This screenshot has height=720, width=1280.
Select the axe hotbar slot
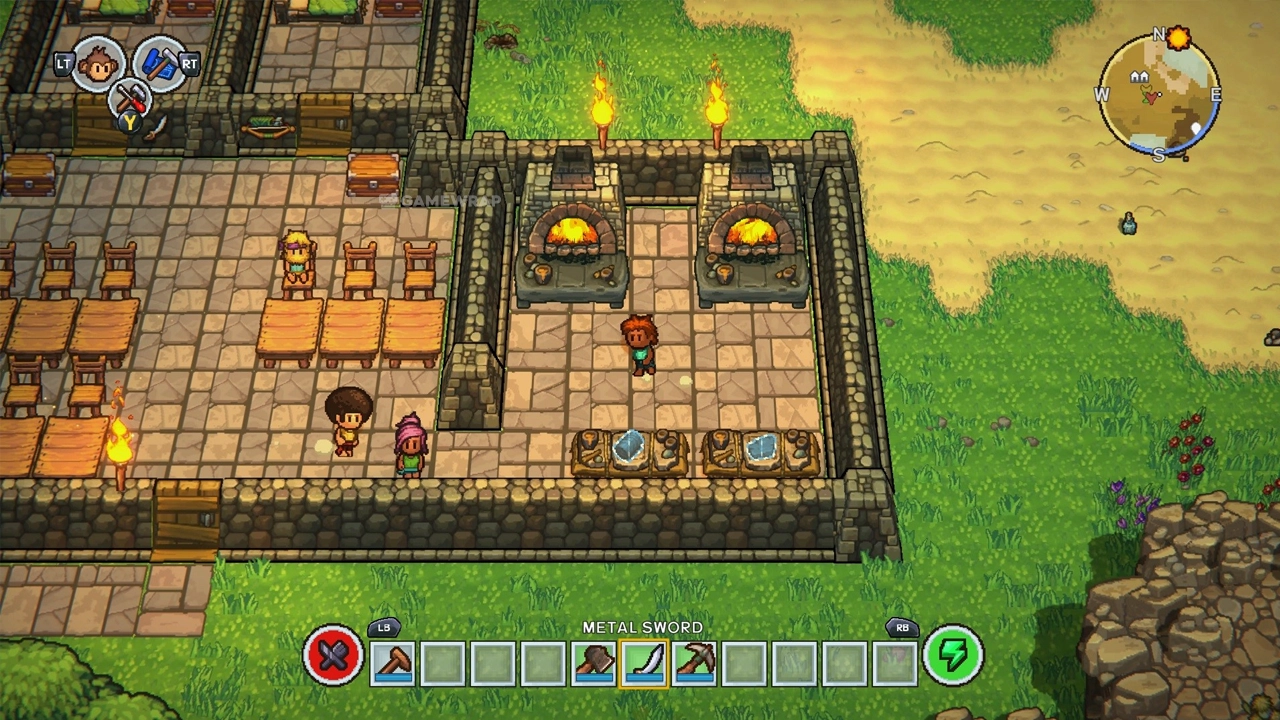coord(593,663)
